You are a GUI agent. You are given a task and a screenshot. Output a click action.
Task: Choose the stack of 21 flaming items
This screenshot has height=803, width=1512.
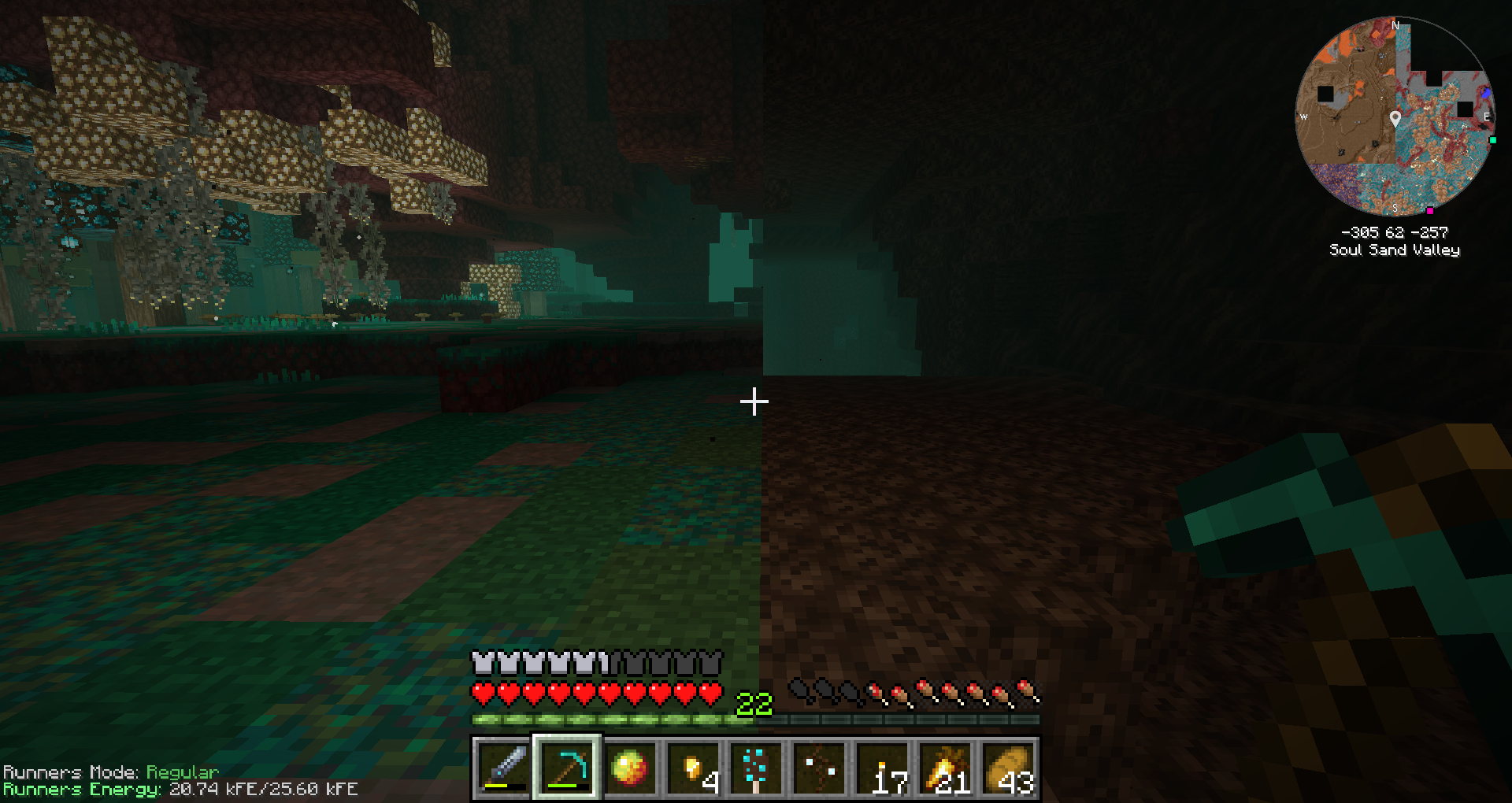(945, 768)
